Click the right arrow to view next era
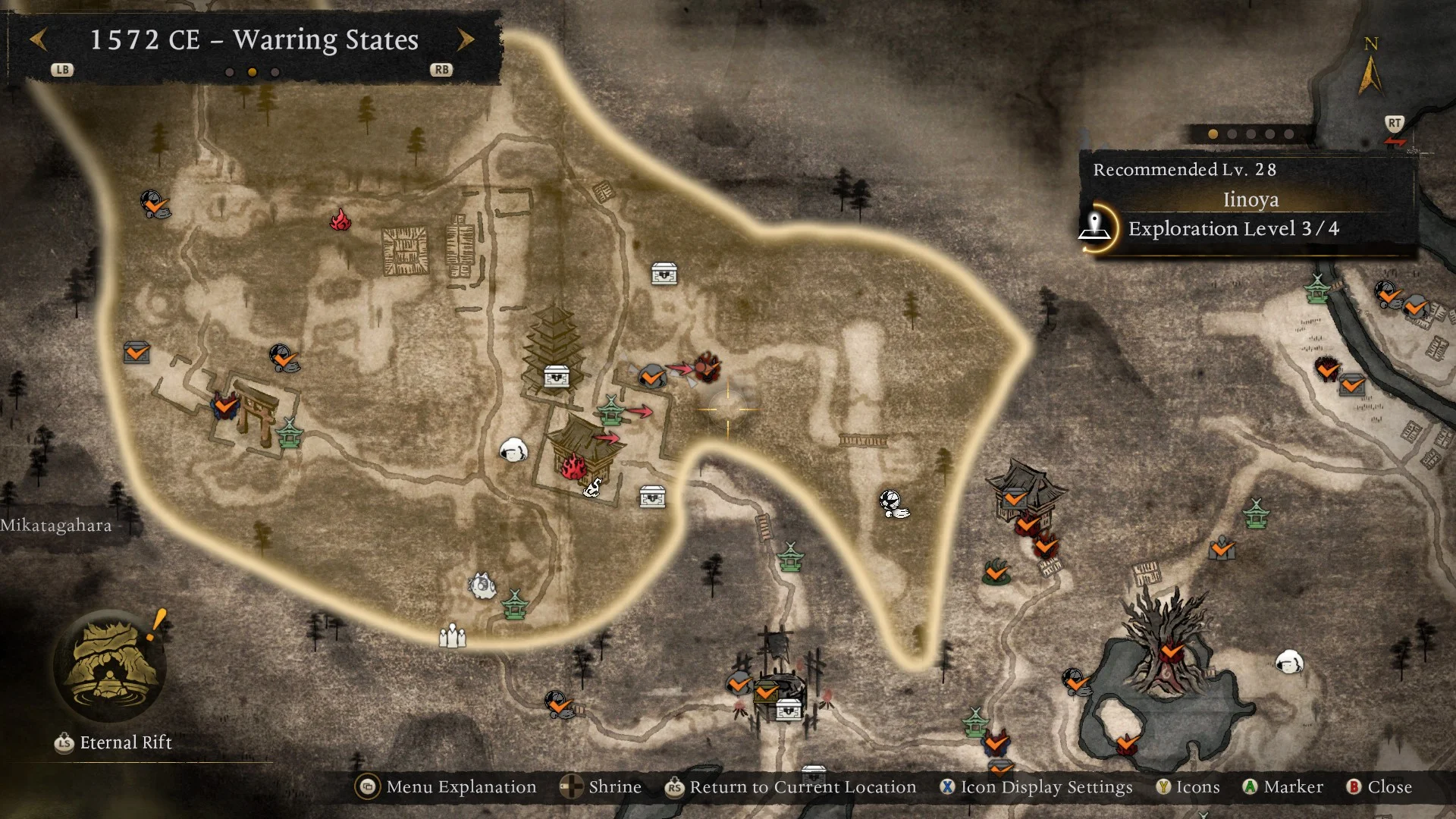 [x=466, y=39]
